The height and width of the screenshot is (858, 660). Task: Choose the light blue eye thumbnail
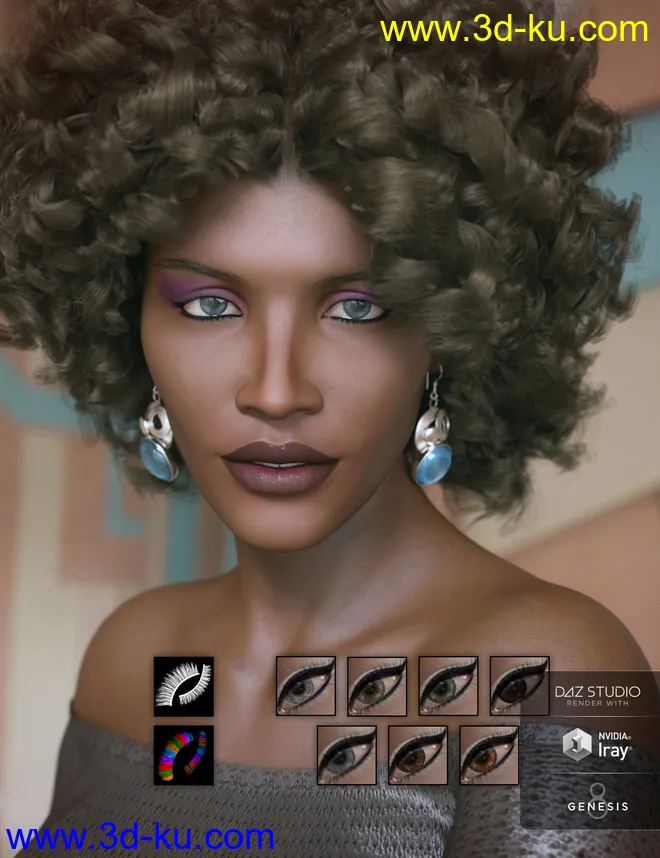346,754
